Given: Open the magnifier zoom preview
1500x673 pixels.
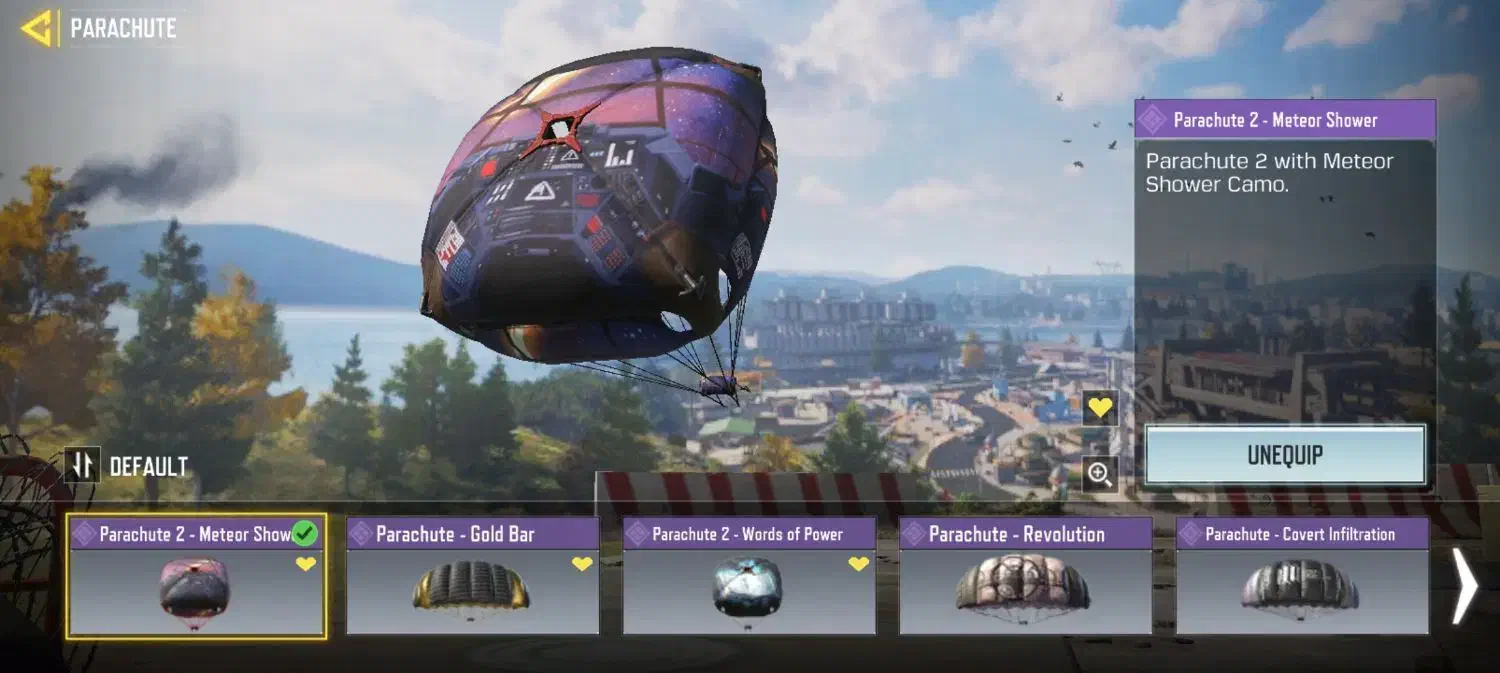Looking at the screenshot, I should click(x=1100, y=475).
